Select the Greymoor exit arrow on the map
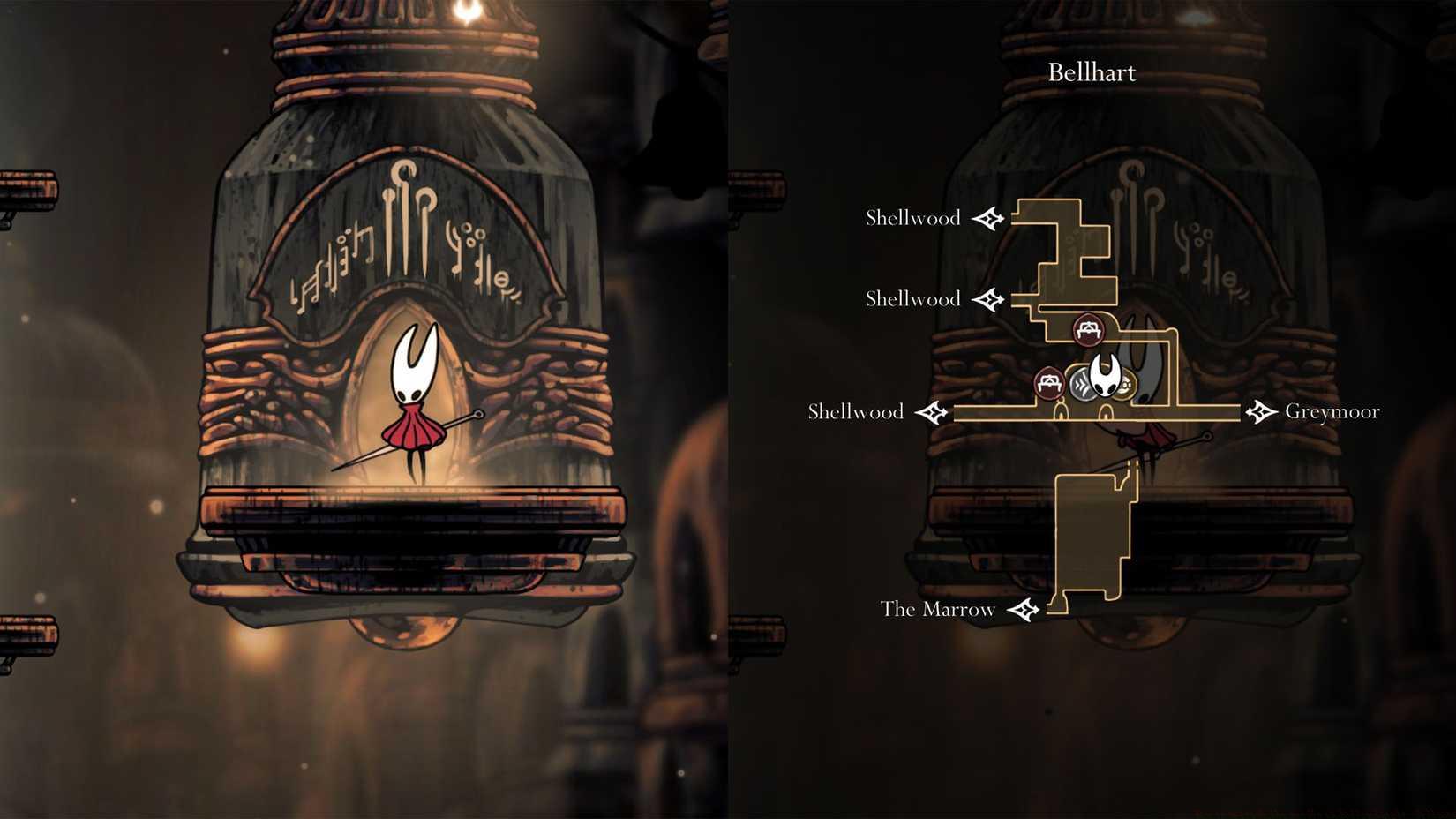The width and height of the screenshot is (1456, 819). [x=1261, y=411]
